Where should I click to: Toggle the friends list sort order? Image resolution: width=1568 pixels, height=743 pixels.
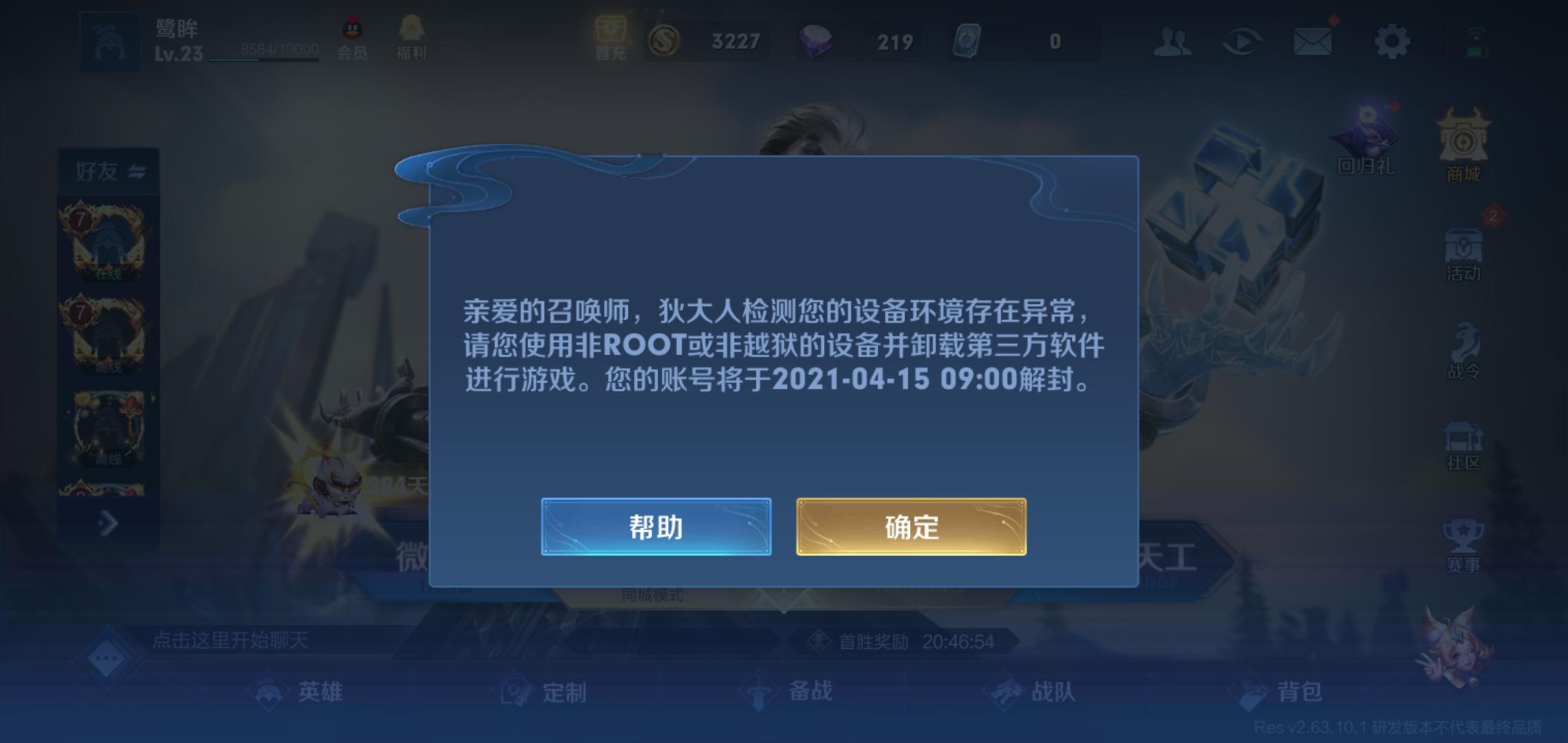point(137,172)
